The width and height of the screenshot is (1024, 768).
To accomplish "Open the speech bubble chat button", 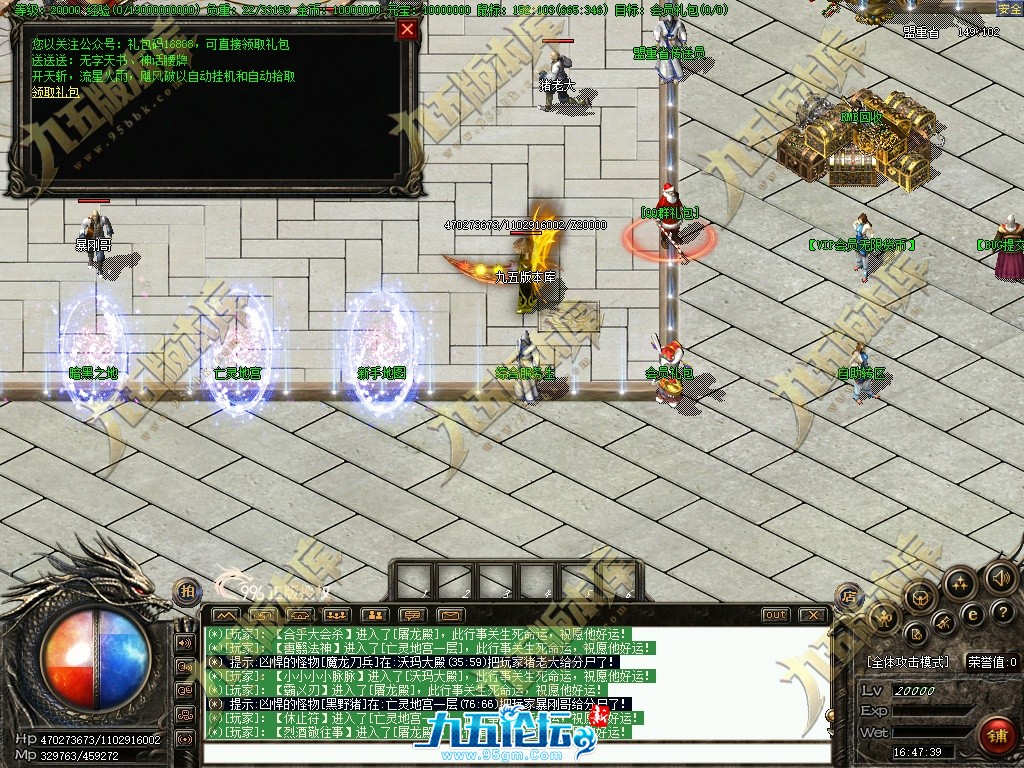I will [x=412, y=614].
